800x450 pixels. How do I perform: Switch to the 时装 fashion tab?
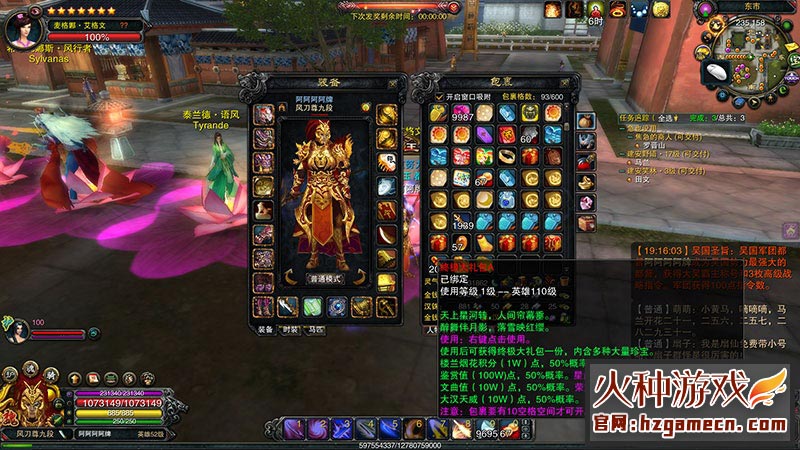pos(291,328)
